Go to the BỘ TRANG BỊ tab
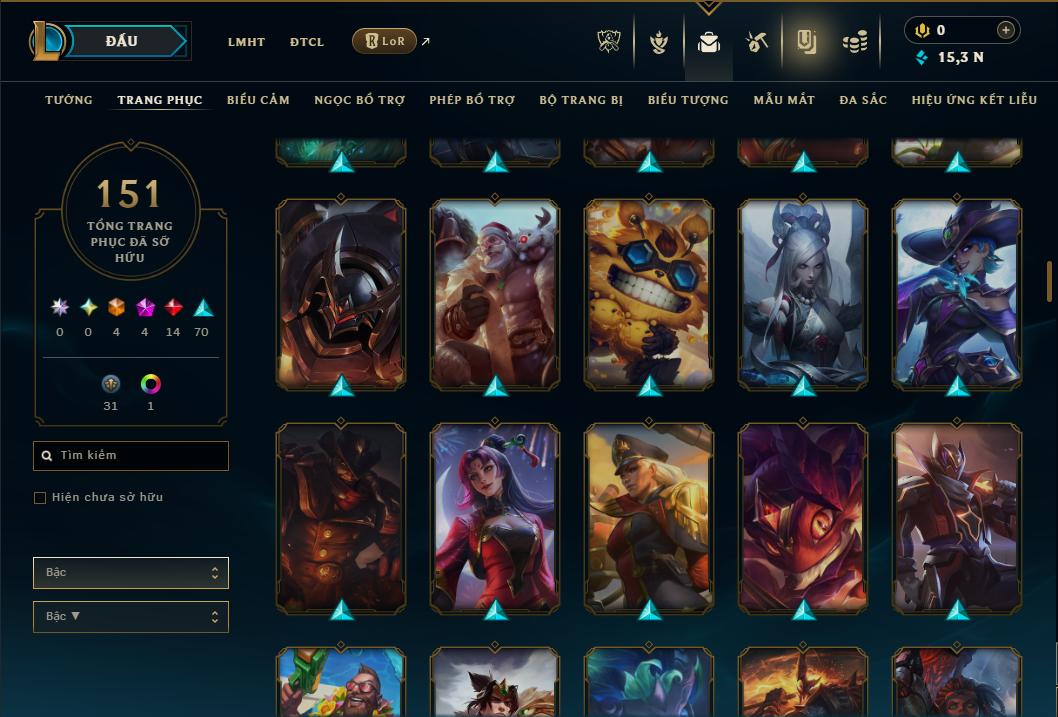The width and height of the screenshot is (1058, 717). [x=581, y=100]
